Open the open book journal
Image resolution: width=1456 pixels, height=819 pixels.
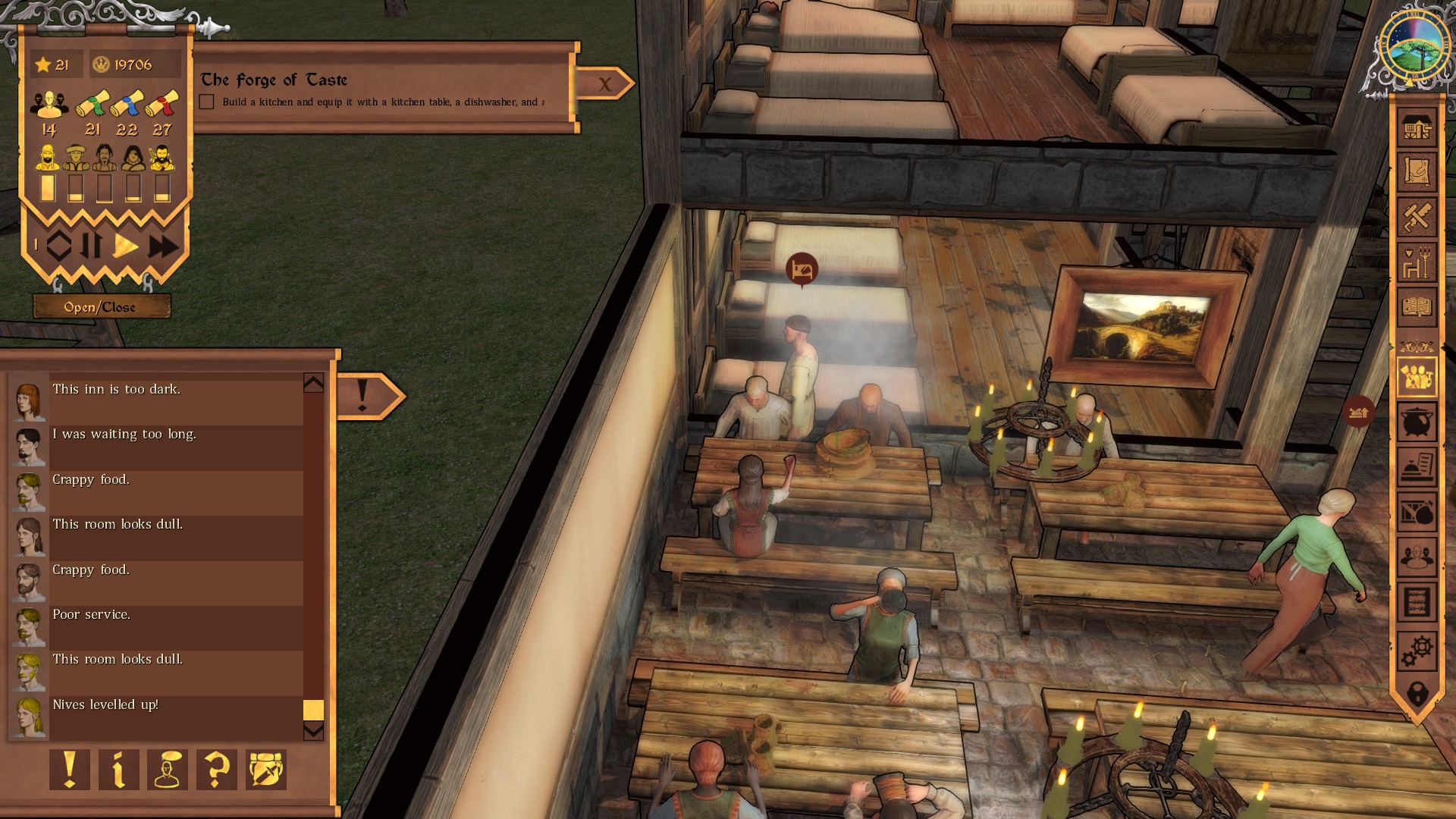pyautogui.click(x=1417, y=307)
